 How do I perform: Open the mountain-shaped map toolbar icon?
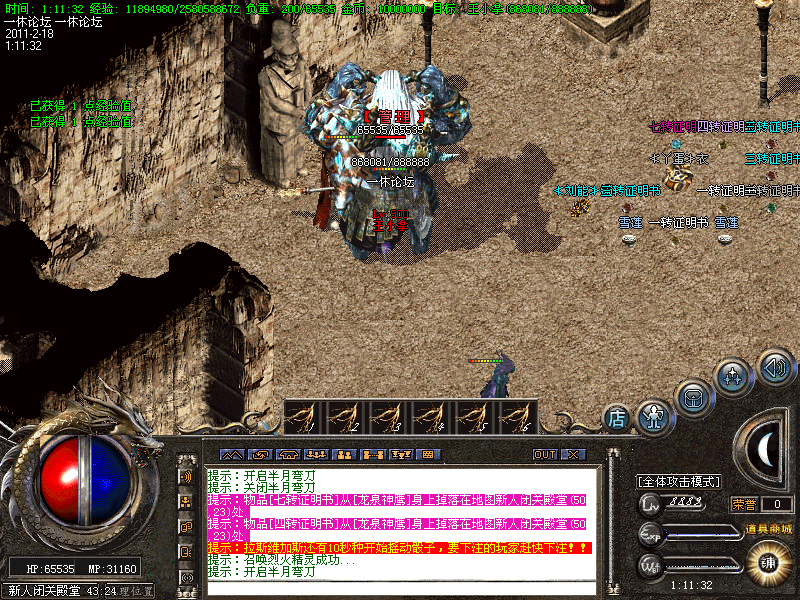click(231, 454)
